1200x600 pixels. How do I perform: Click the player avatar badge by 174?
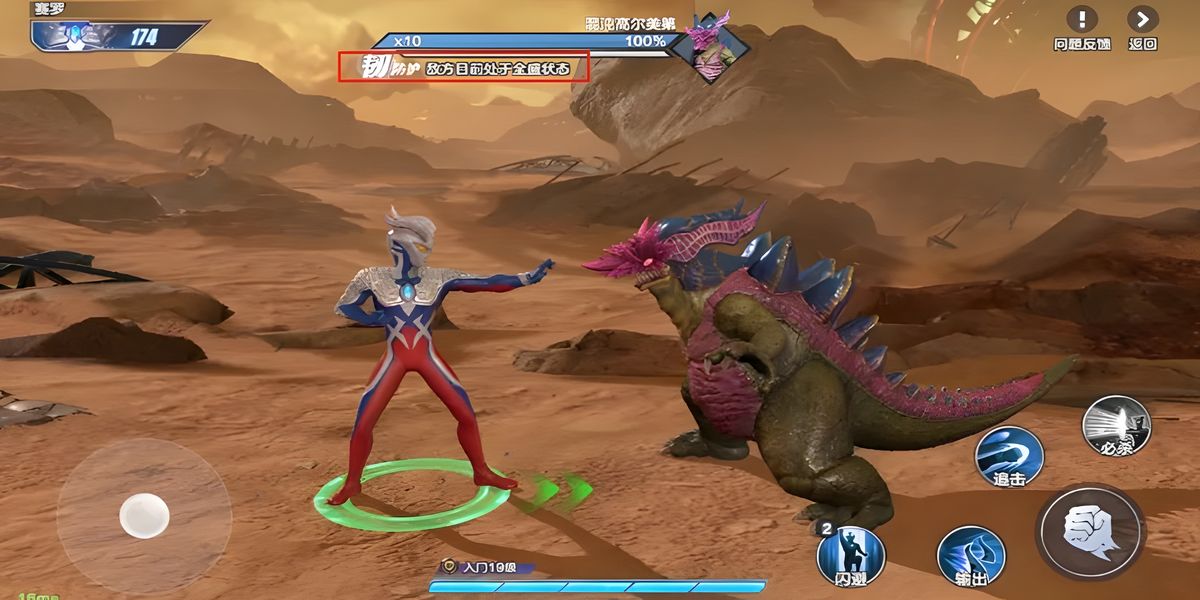click(x=75, y=37)
